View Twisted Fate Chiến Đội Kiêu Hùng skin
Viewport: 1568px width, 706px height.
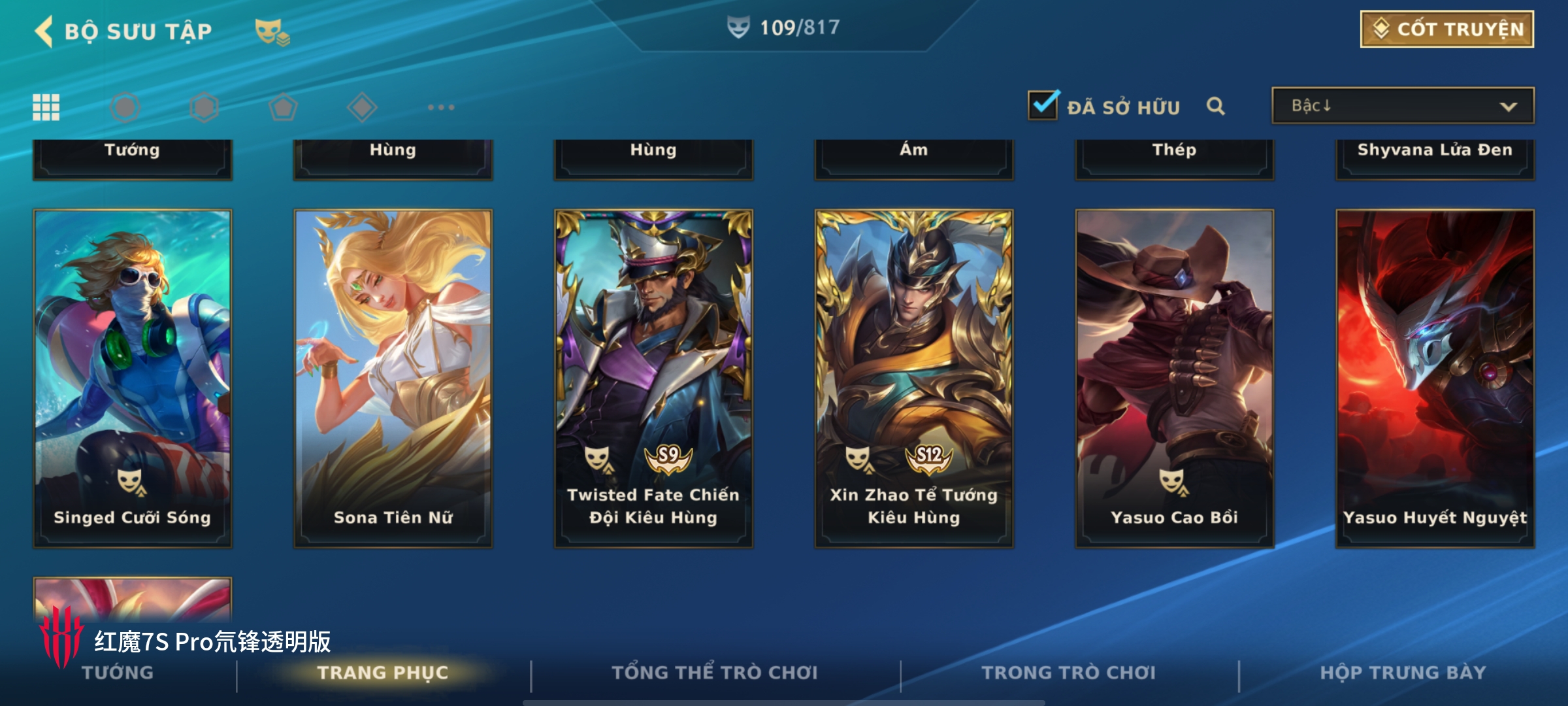pos(653,378)
